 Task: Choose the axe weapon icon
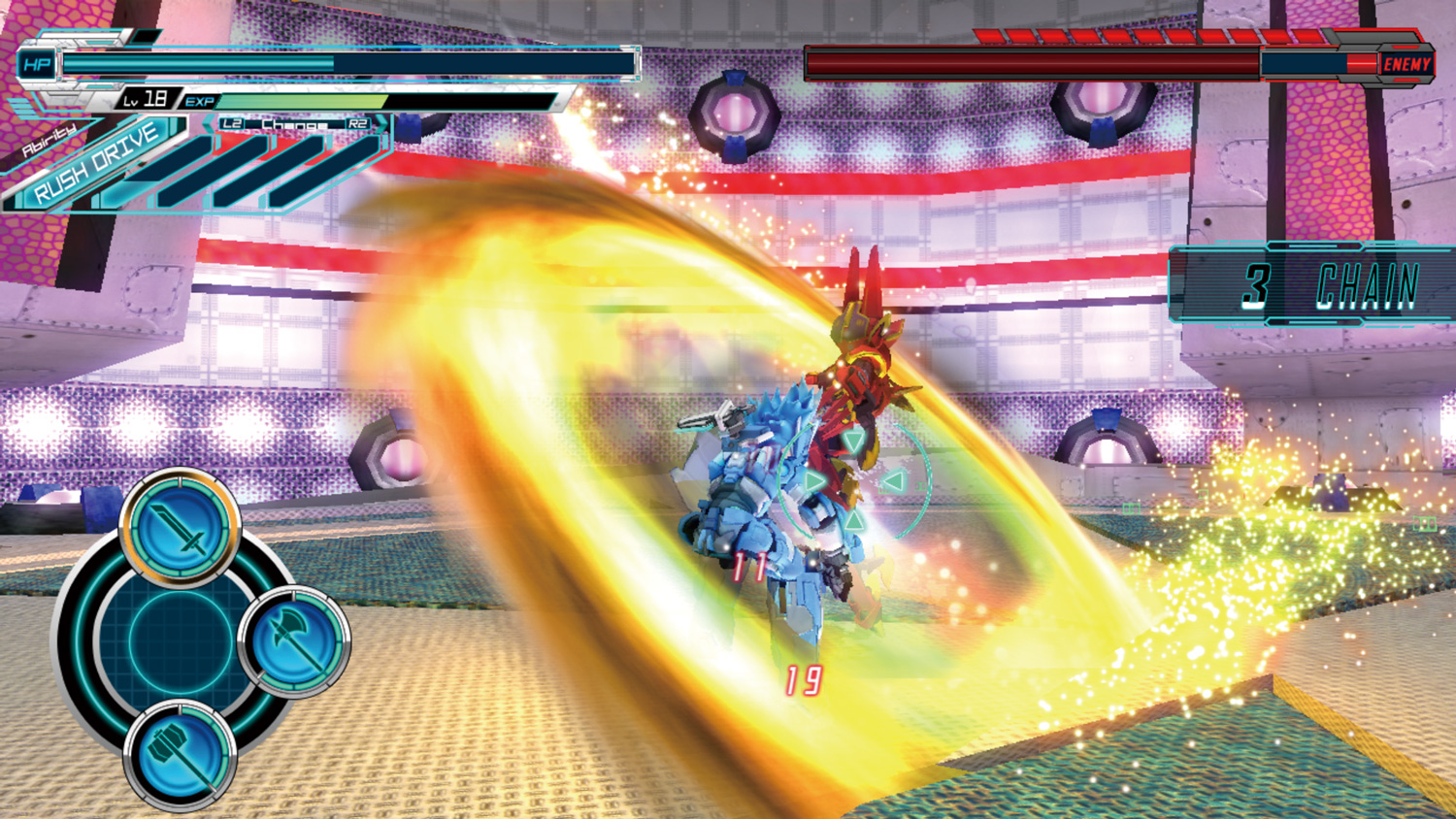295,641
